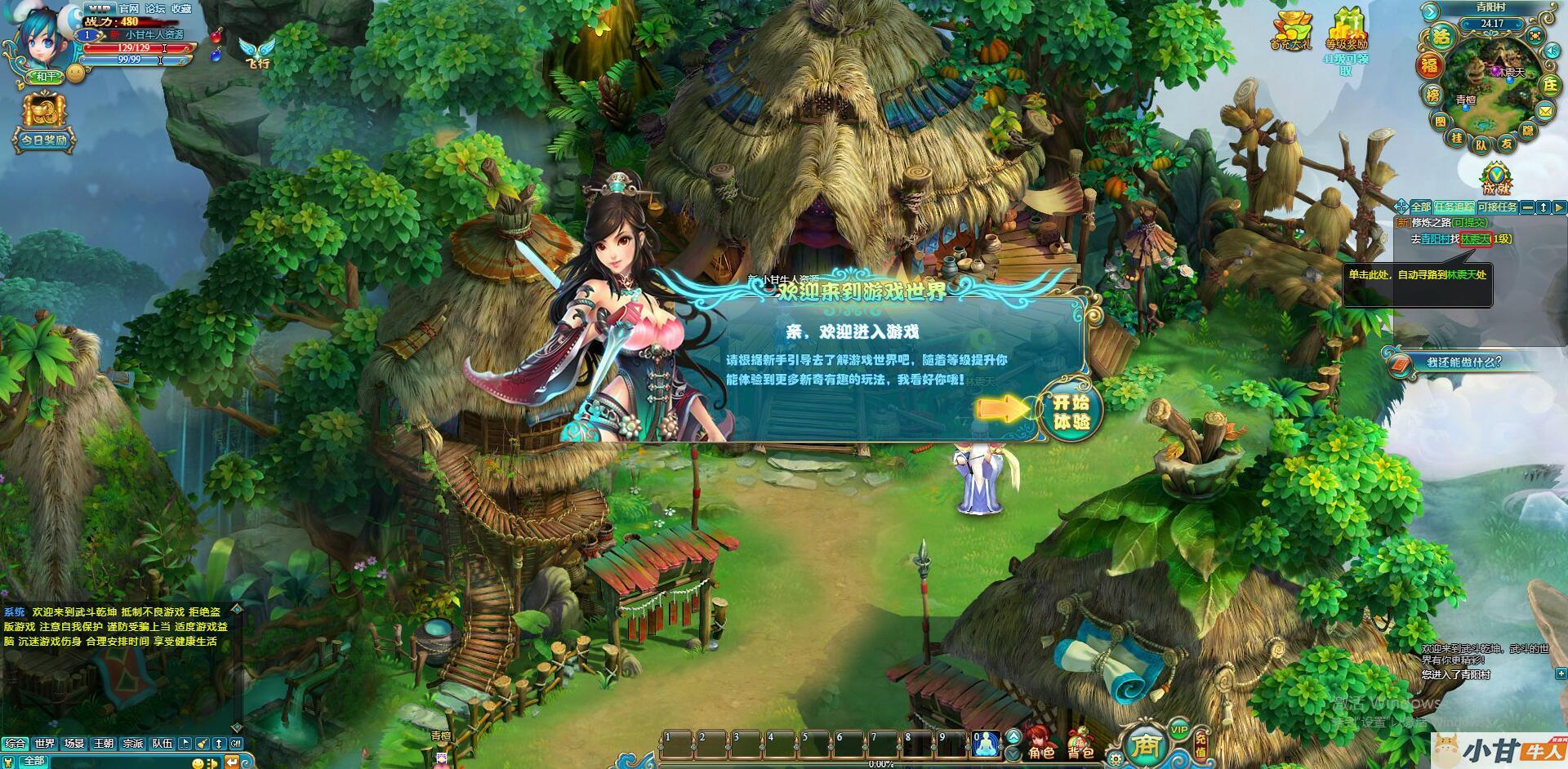The height and width of the screenshot is (769, 1568).
Task: Open the 我还能做什么 guide panel
Action: pos(1462,362)
